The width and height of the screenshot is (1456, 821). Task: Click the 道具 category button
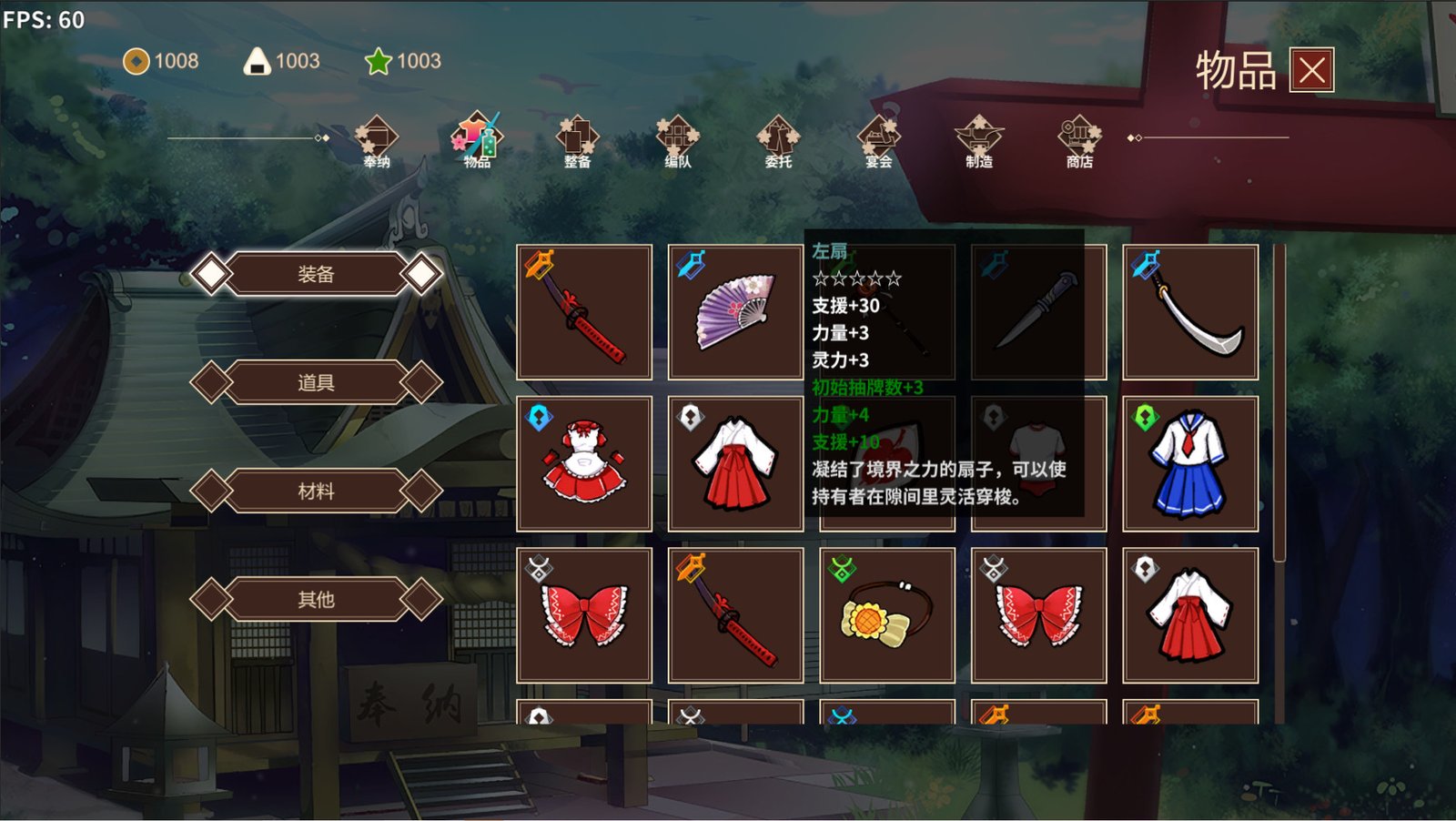tap(316, 382)
